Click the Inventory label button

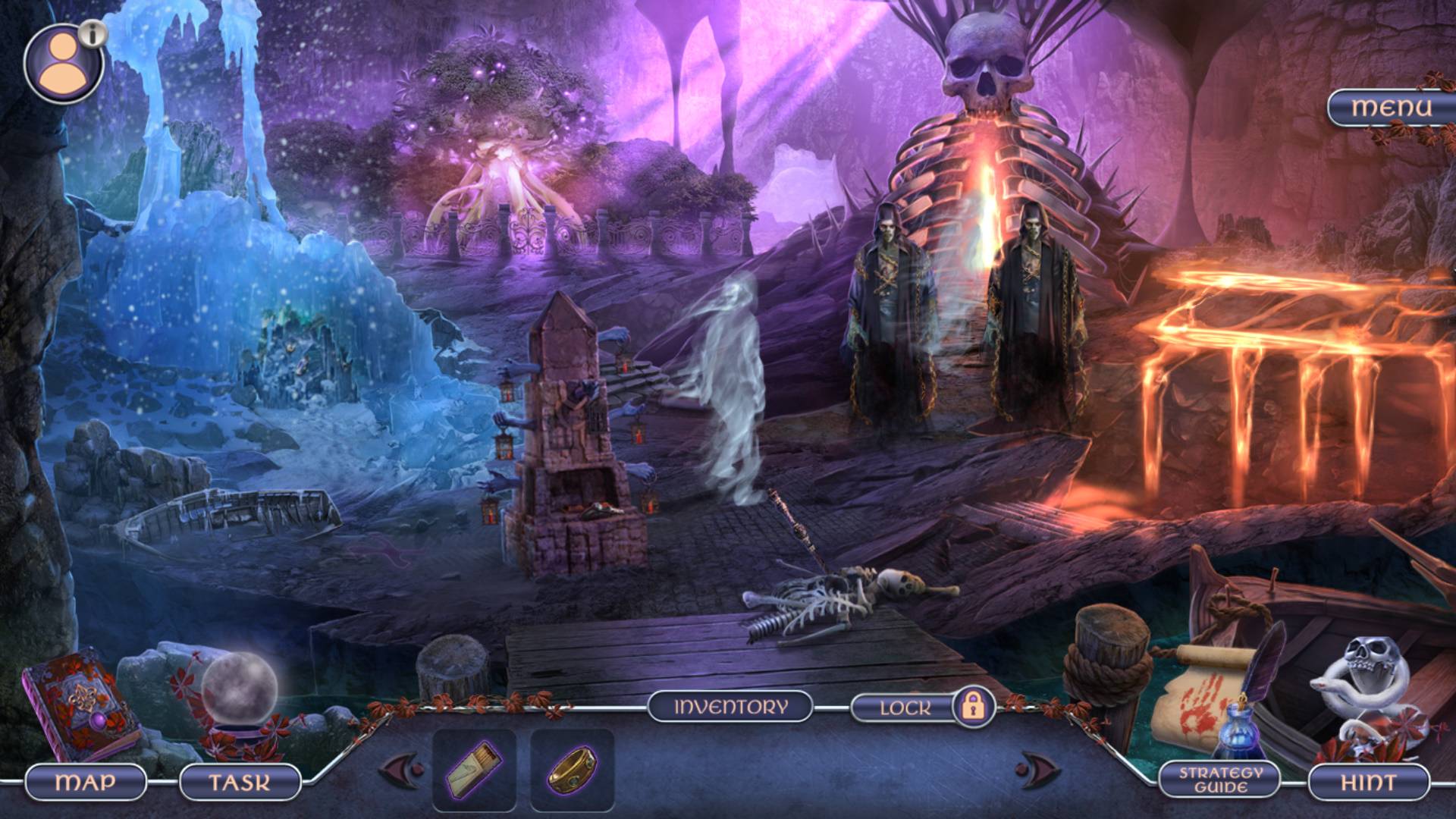730,707
